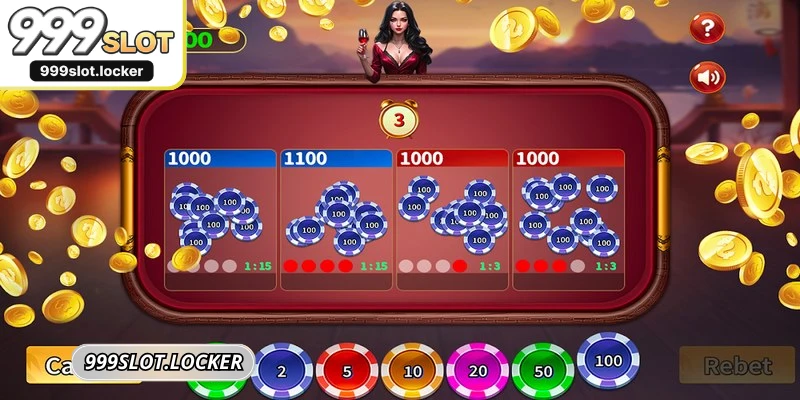
Task: Pick the orange 10 chip
Action: (411, 371)
